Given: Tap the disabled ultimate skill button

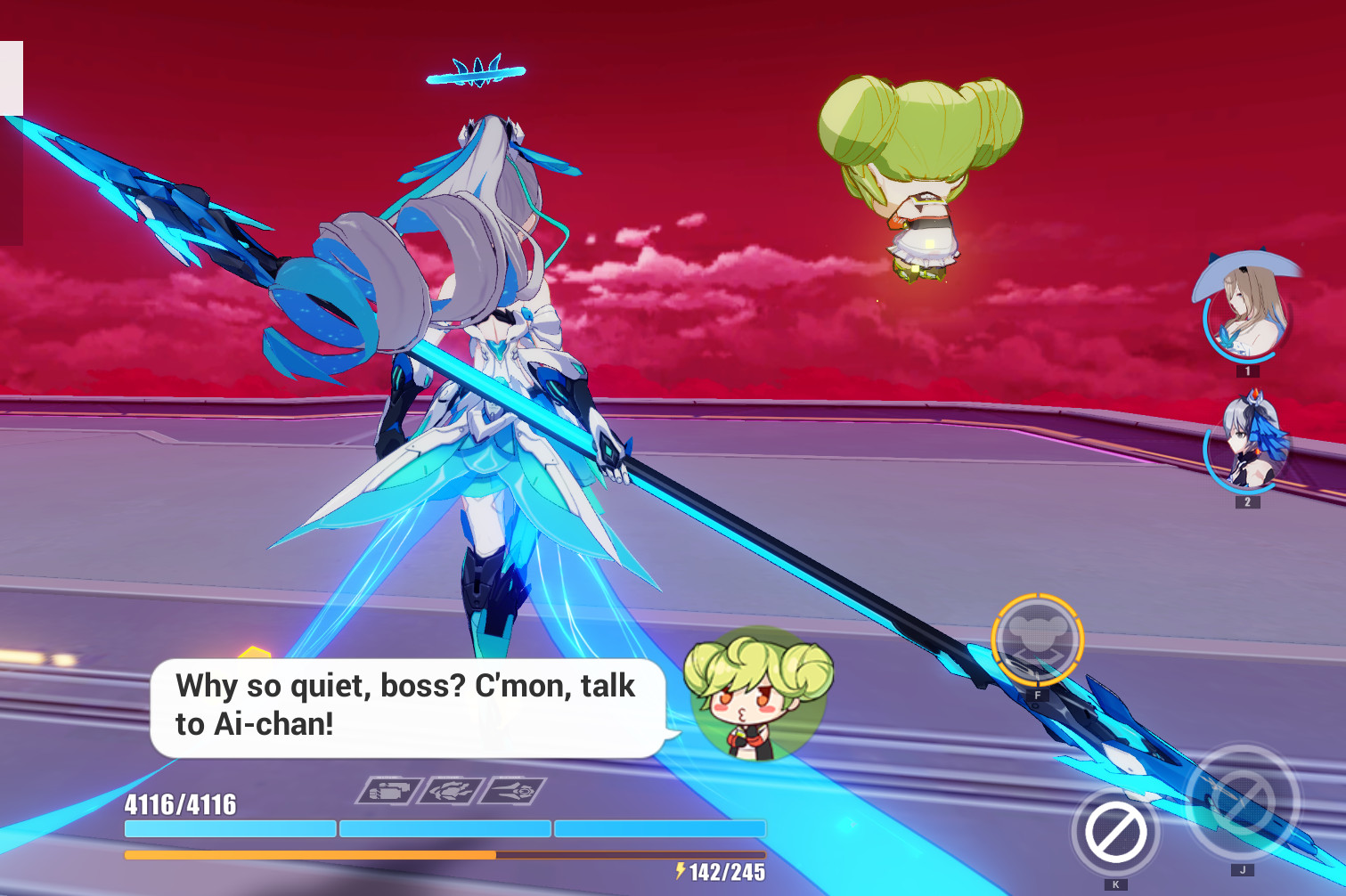Looking at the screenshot, I should pos(1114,833).
